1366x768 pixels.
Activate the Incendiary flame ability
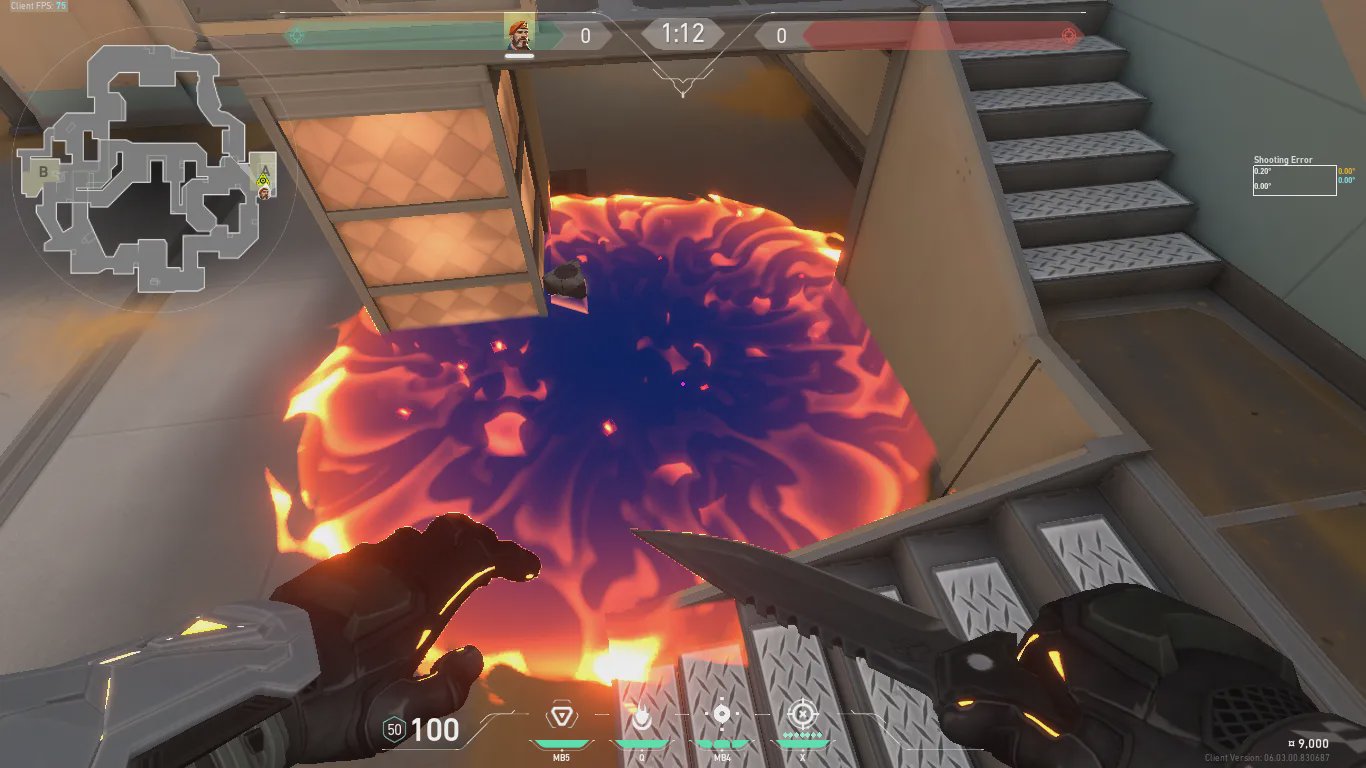click(641, 716)
